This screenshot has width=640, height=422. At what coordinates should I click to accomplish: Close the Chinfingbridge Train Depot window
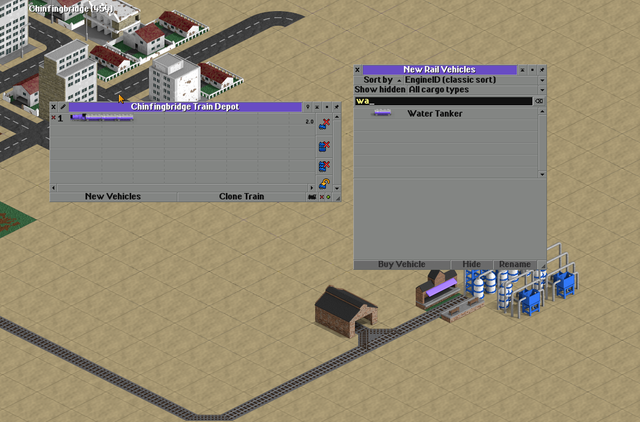[54, 107]
